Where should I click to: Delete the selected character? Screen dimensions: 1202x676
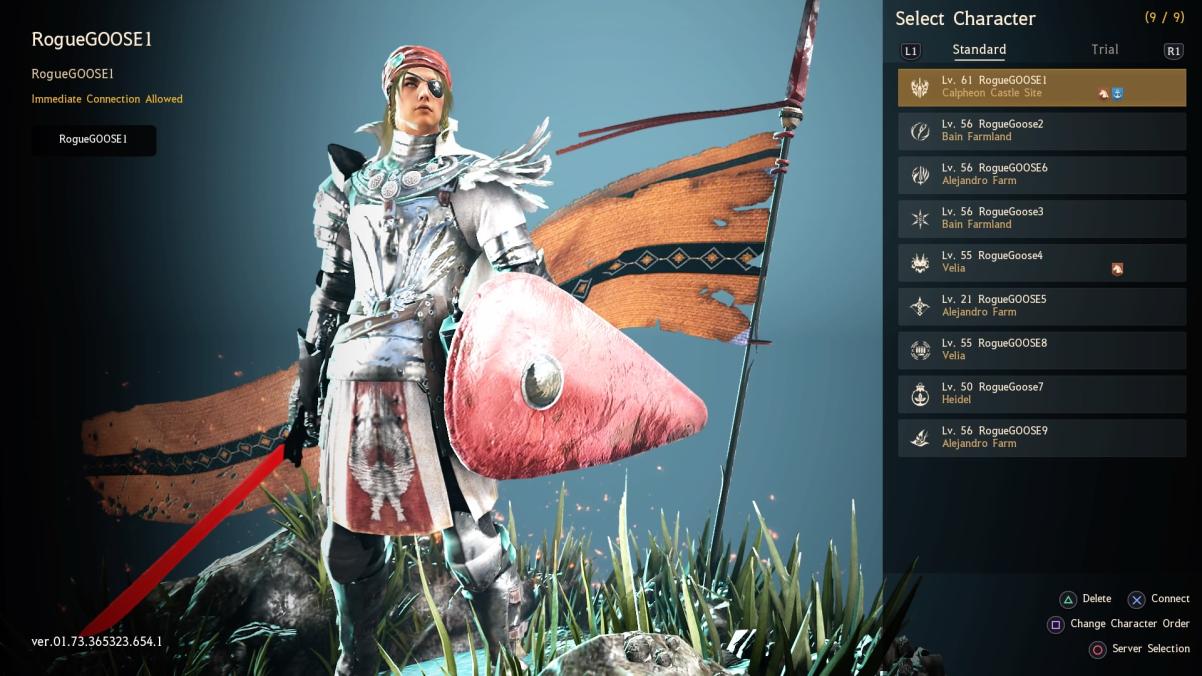point(1085,599)
